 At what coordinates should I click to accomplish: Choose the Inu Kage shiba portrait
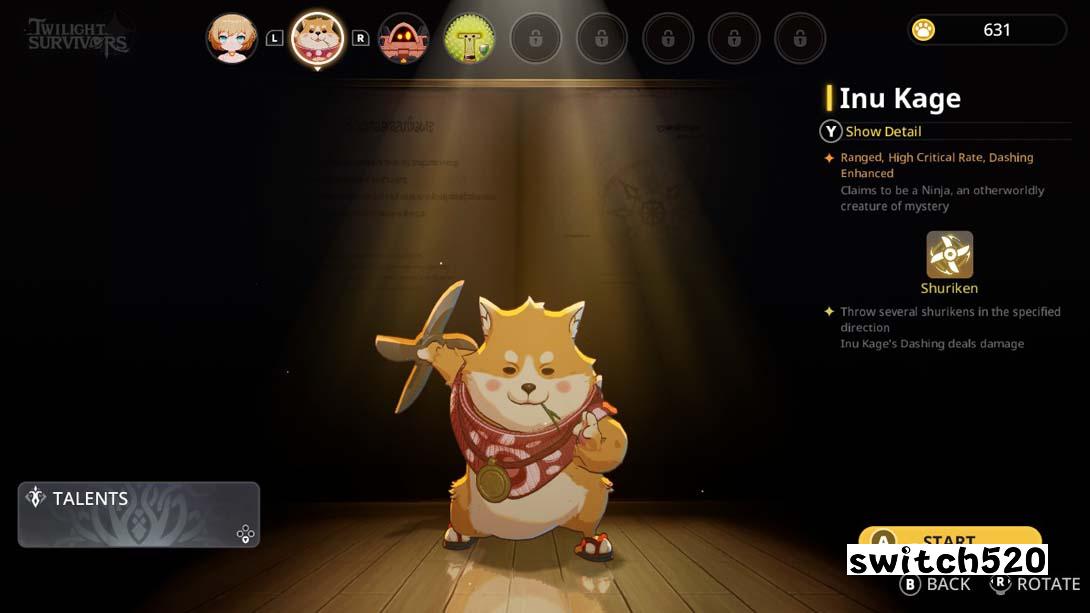coord(317,38)
